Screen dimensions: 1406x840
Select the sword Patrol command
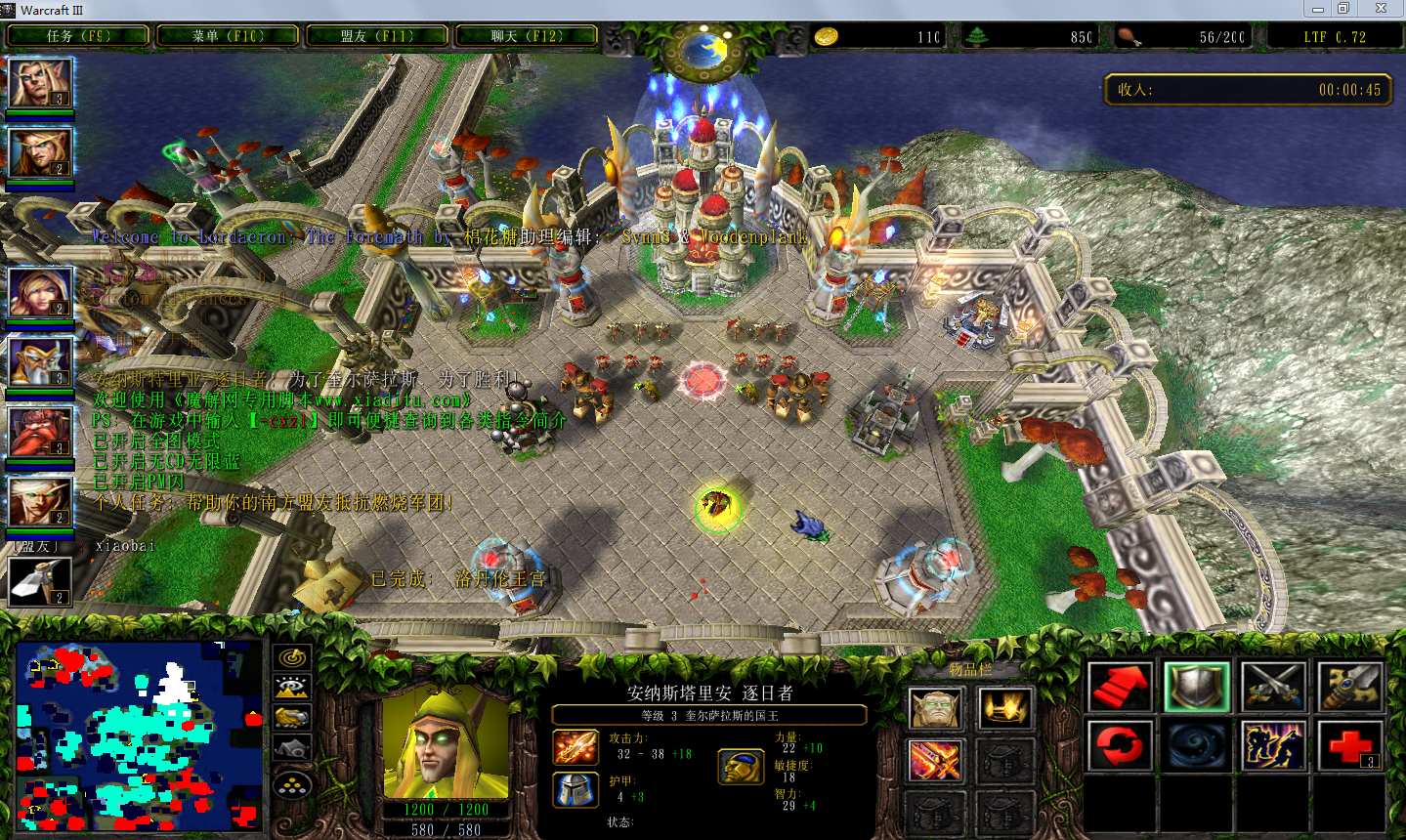pos(1349,687)
